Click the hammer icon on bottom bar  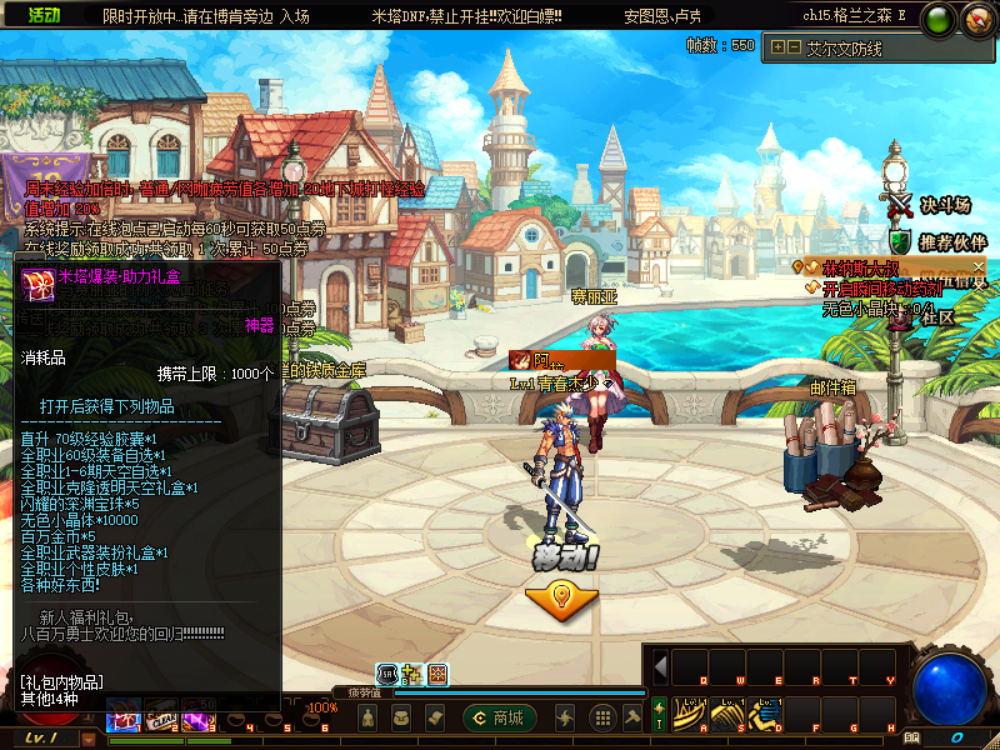point(632,717)
